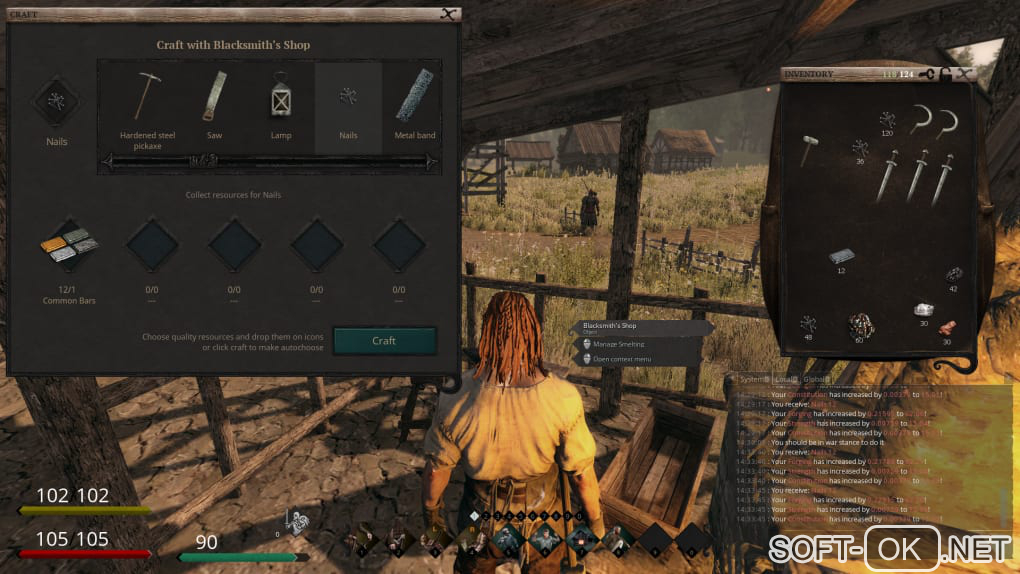Open context menu for Blacksmith's Shop

coord(622,359)
